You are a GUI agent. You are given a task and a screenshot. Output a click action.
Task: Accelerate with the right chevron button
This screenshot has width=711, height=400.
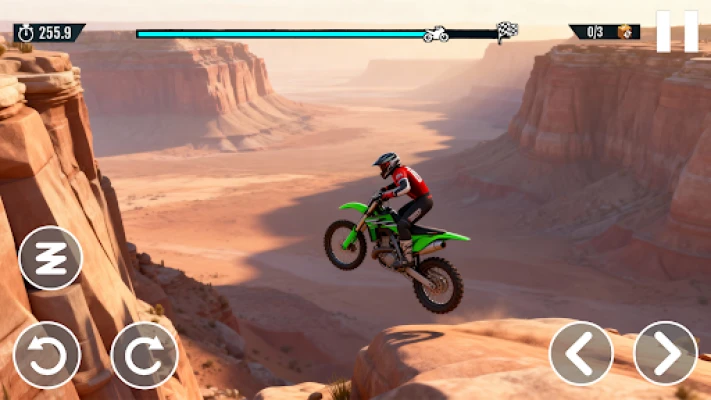[665, 353]
